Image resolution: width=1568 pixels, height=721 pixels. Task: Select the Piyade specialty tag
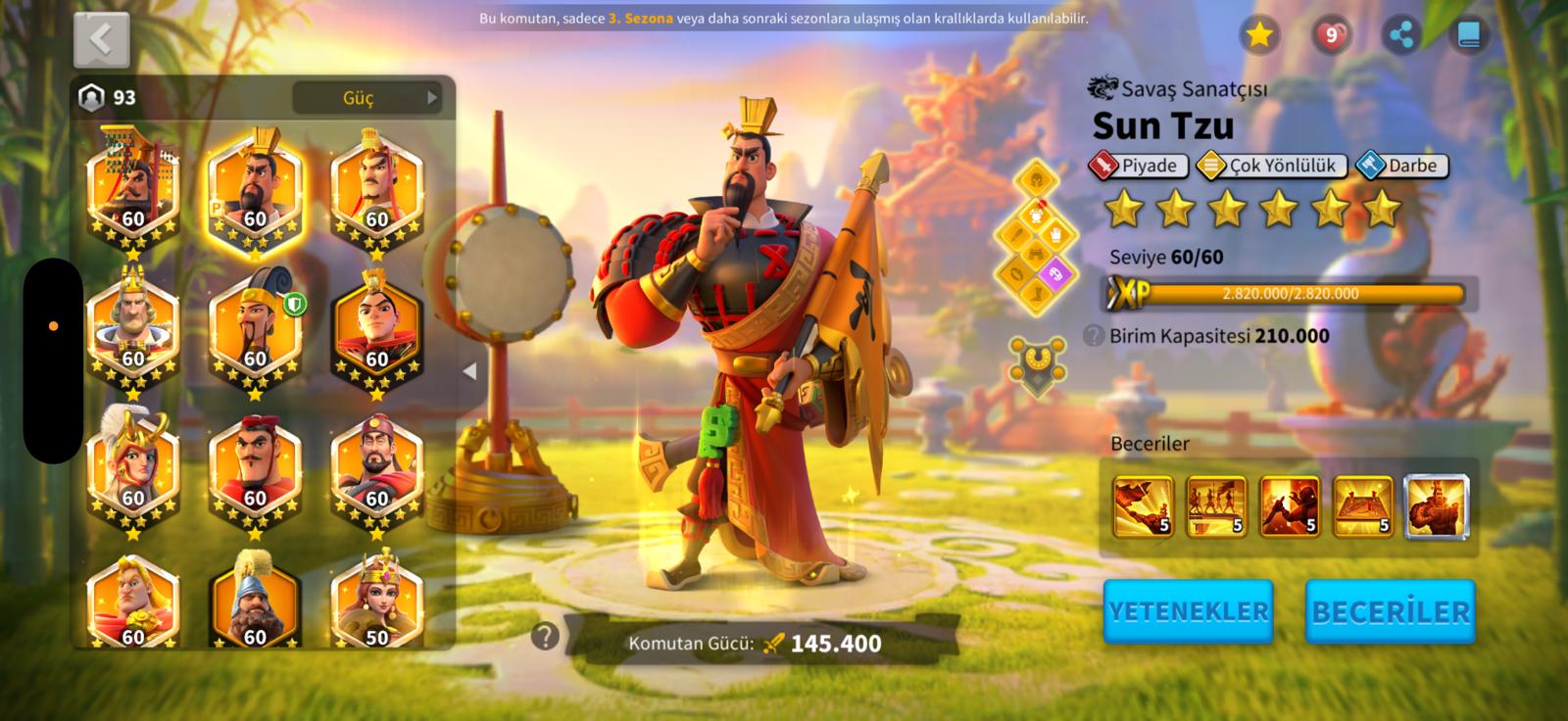(x=1138, y=166)
